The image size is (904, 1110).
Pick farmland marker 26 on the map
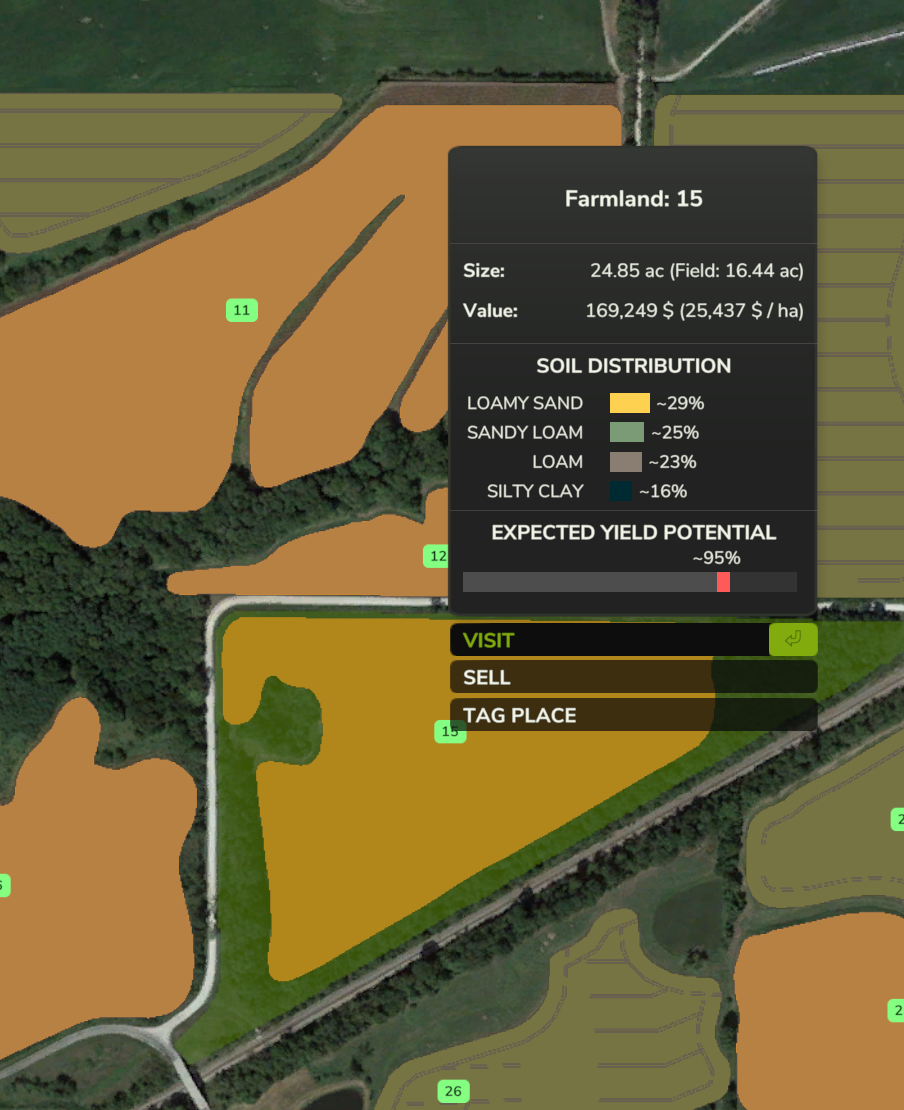coord(453,1091)
